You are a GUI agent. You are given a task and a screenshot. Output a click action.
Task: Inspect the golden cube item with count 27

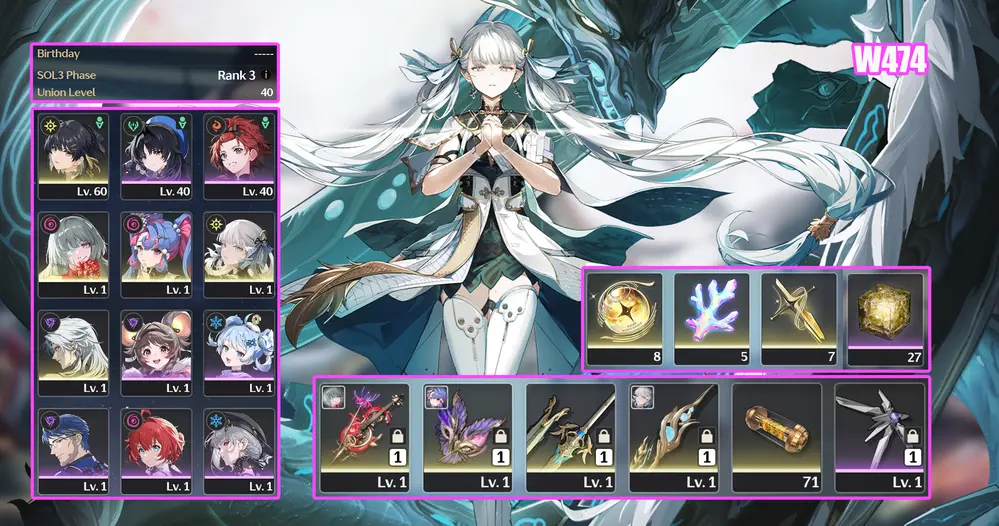[884, 319]
